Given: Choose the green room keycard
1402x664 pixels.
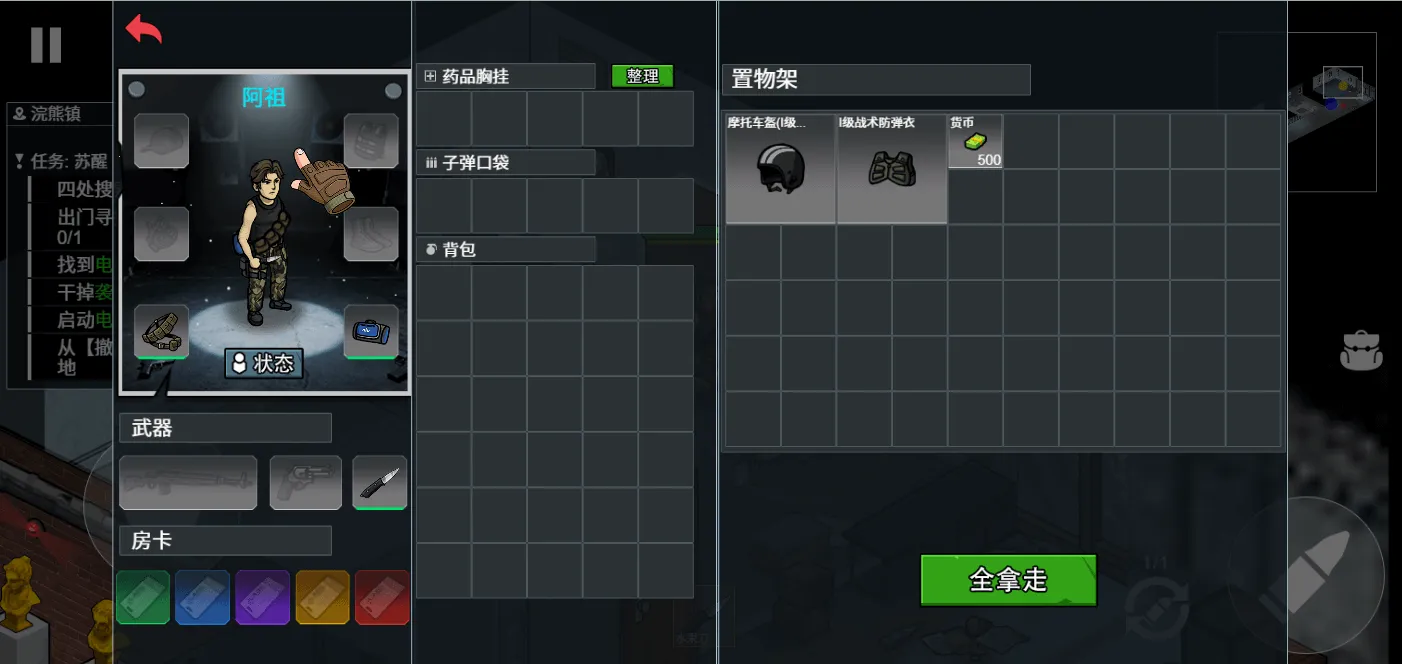Looking at the screenshot, I should 143,597.
